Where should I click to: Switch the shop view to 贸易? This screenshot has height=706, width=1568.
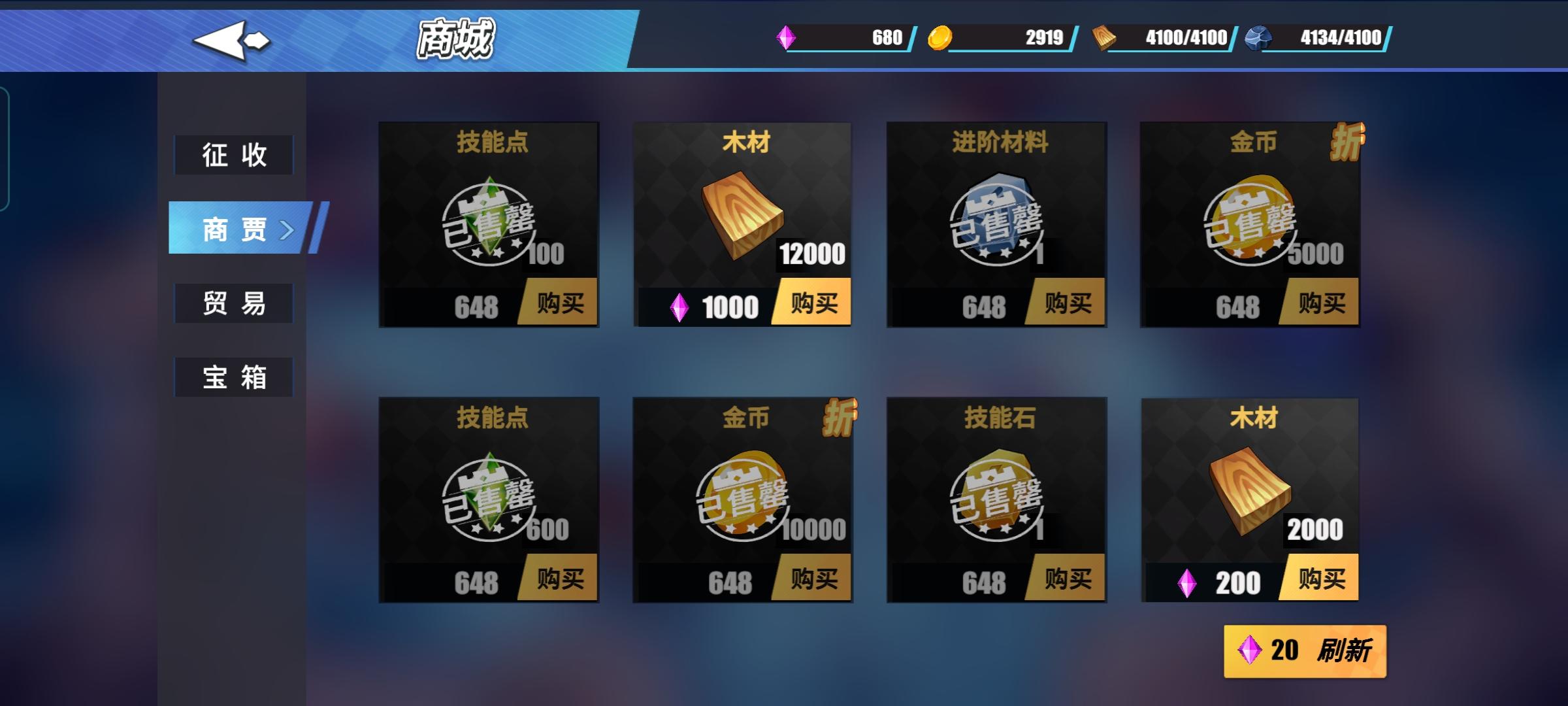[233, 303]
